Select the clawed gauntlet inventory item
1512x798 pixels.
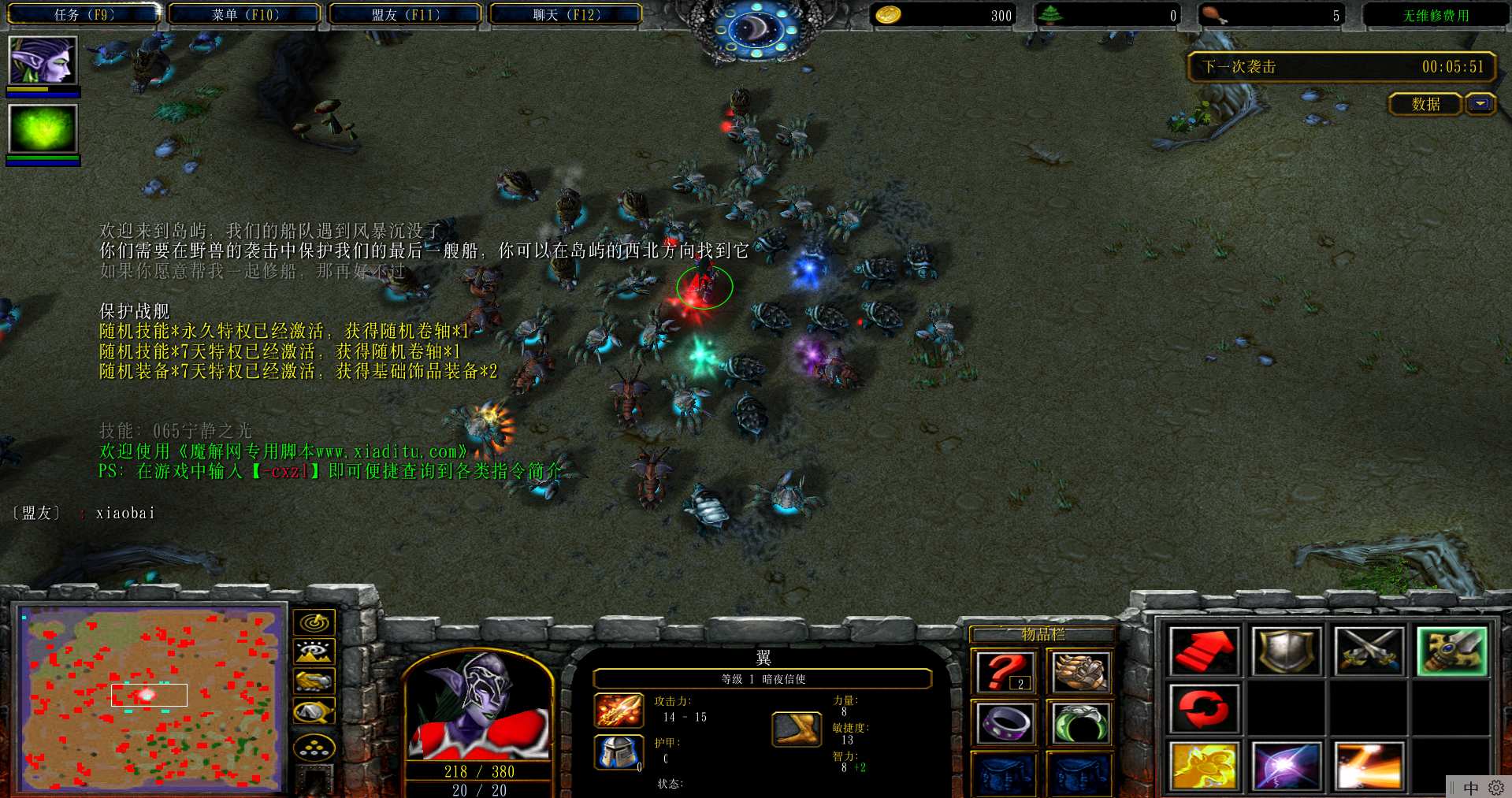[1079, 673]
